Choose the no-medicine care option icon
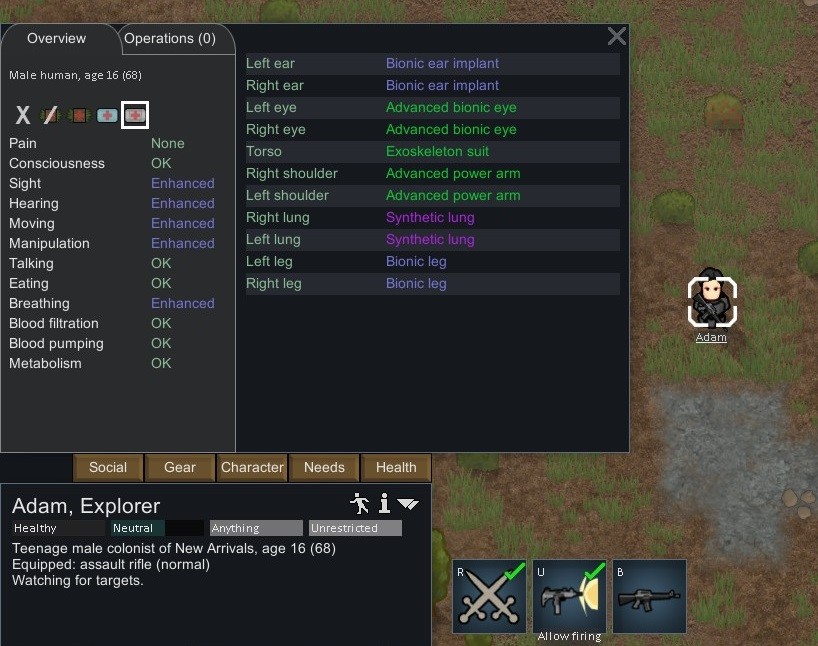The width and height of the screenshot is (818, 646). pyautogui.click(x=51, y=115)
